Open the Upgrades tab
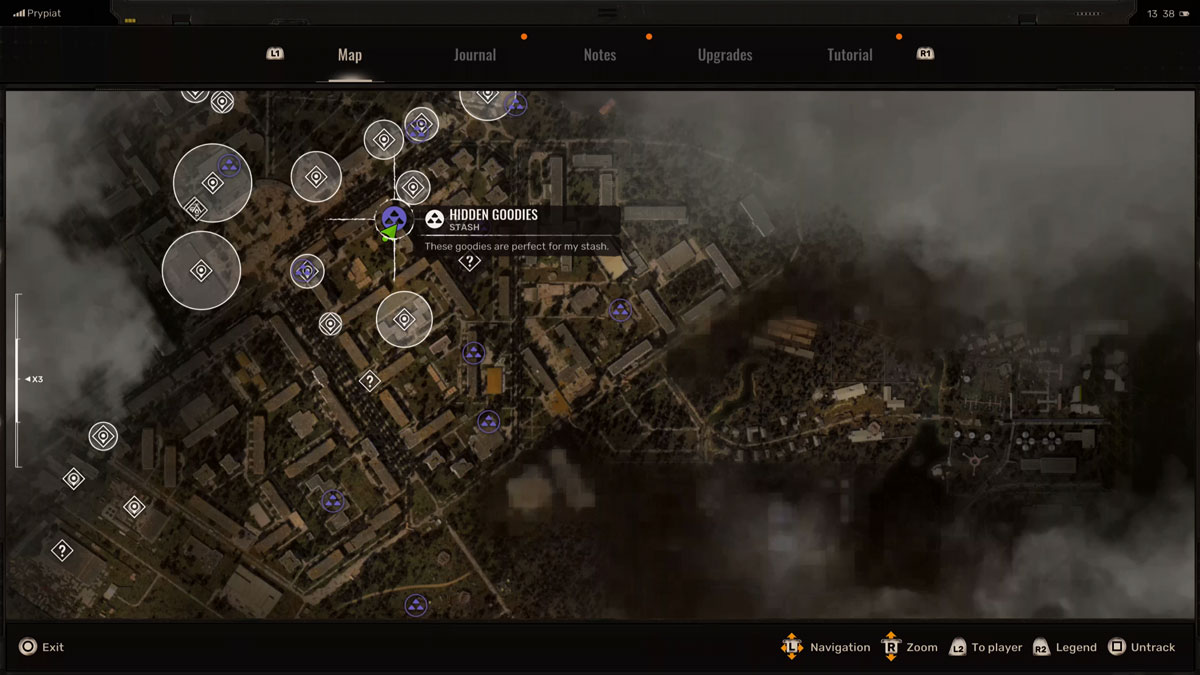This screenshot has height=675, width=1200. tap(725, 55)
